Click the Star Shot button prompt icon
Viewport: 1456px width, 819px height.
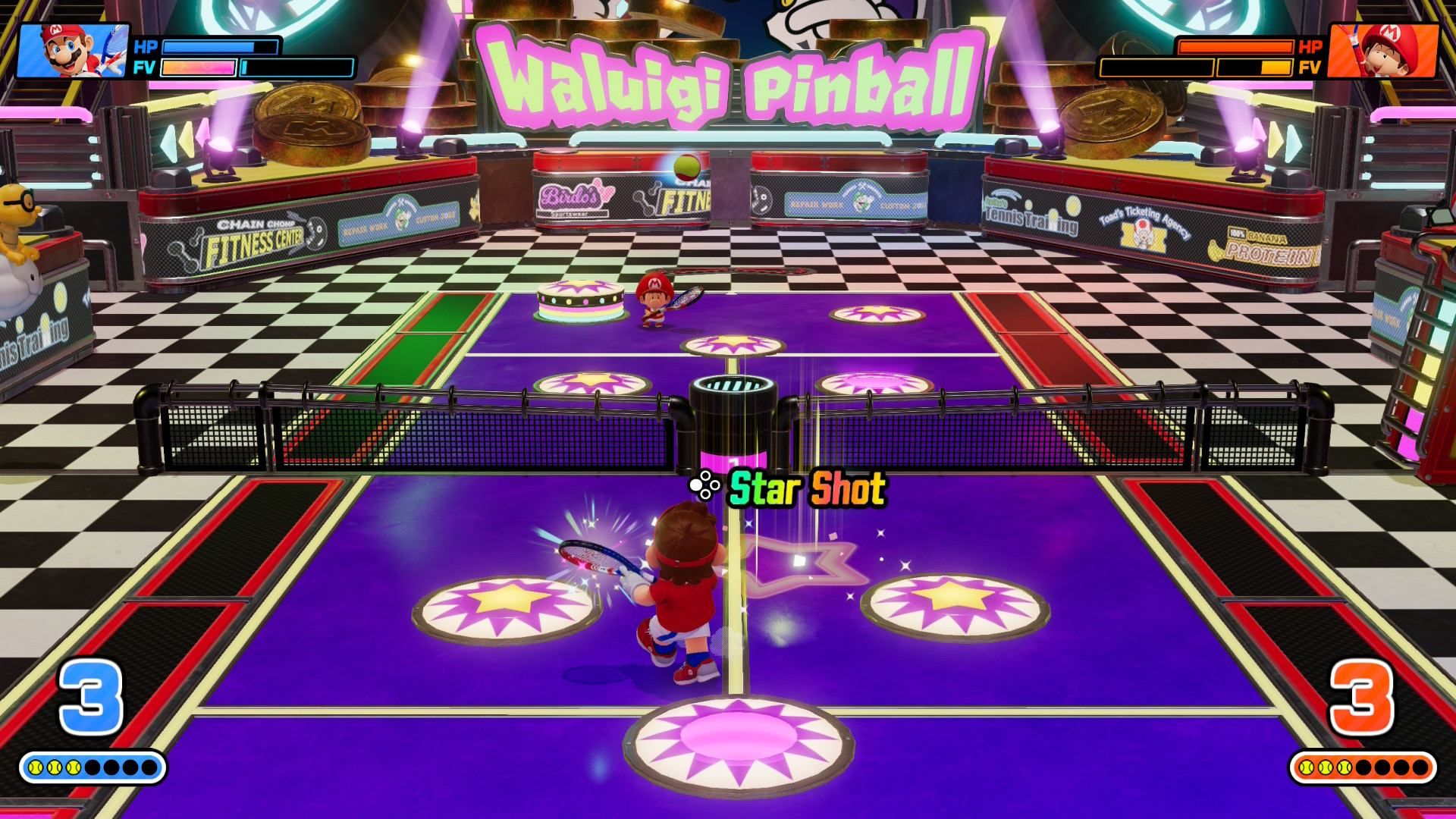pyautogui.click(x=707, y=485)
